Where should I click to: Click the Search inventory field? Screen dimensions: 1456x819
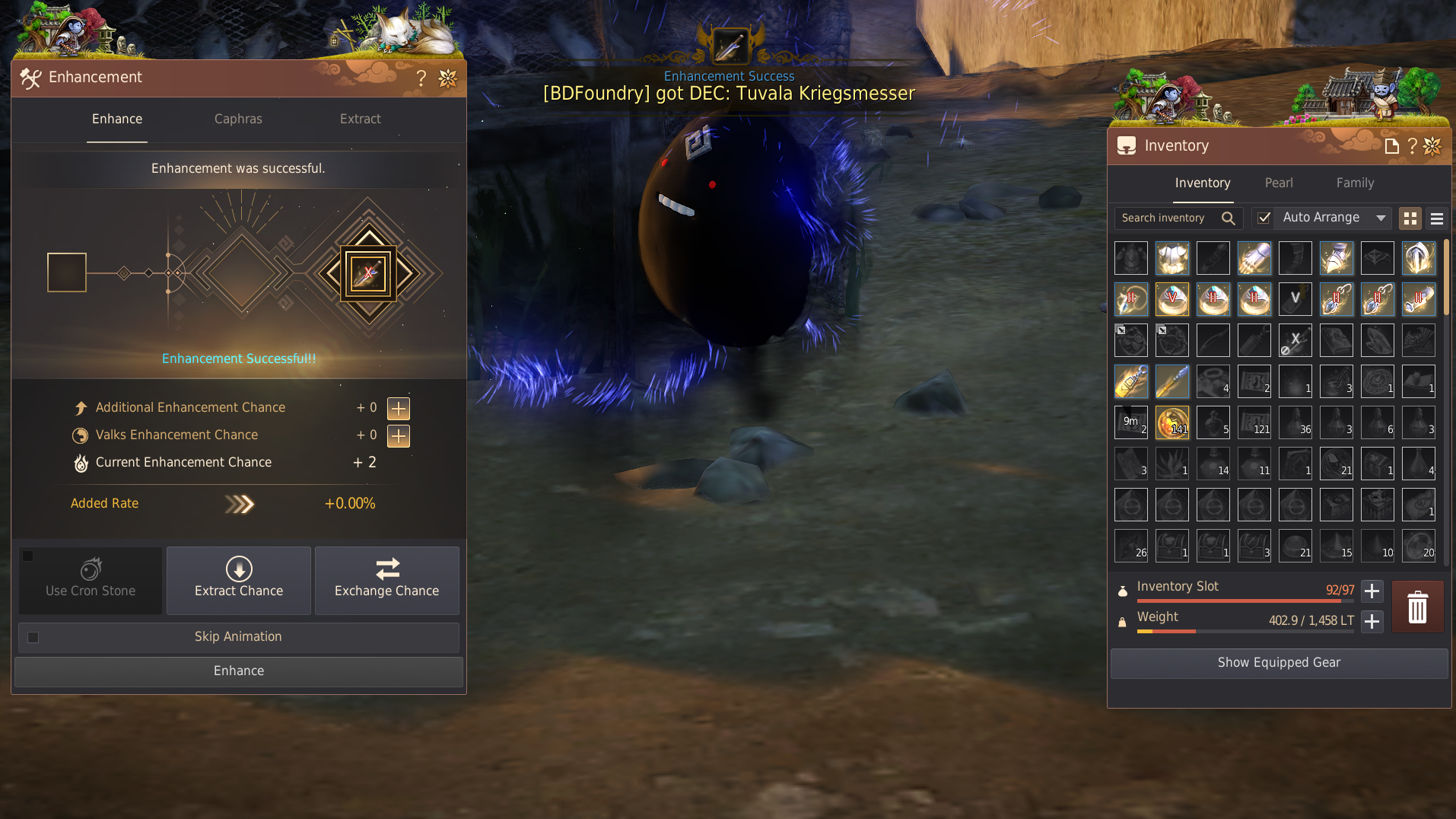pyautogui.click(x=1168, y=218)
